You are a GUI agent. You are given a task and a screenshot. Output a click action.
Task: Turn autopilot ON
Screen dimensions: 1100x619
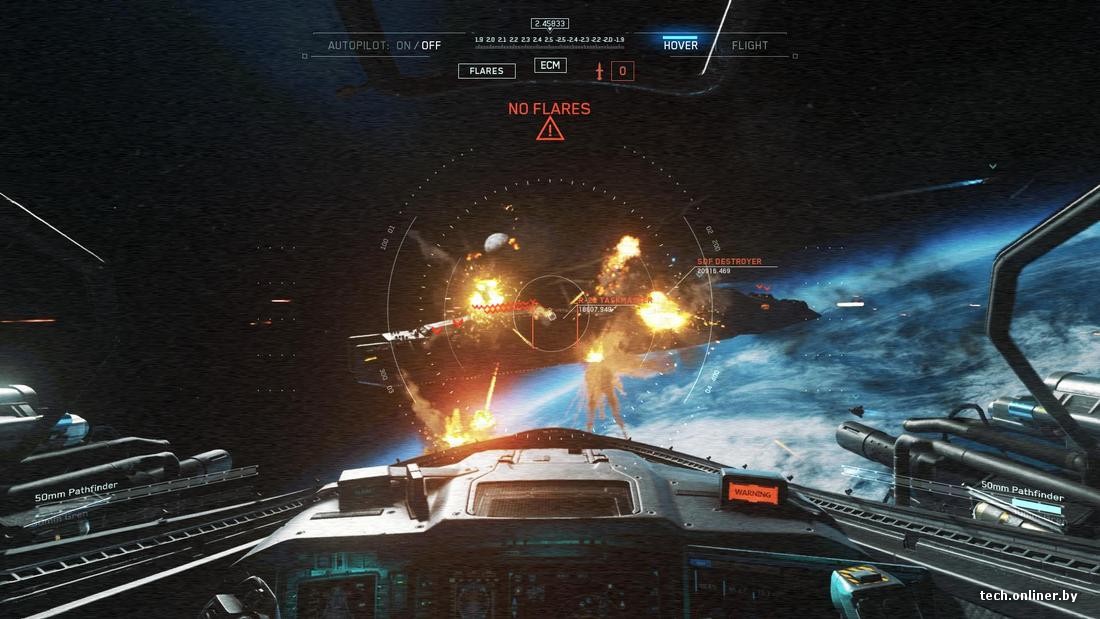coord(404,45)
